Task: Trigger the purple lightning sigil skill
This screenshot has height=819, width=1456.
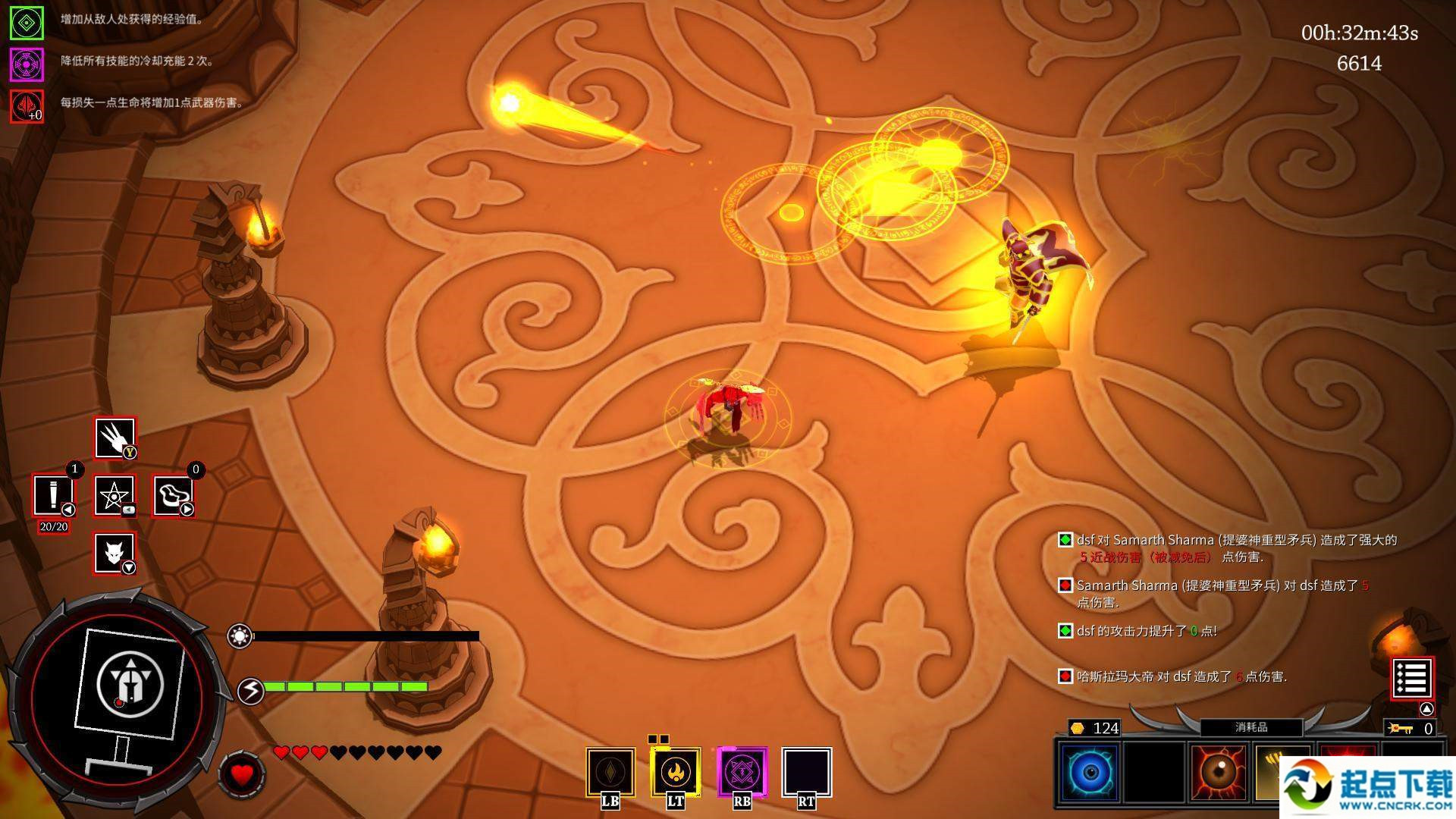Action: click(742, 773)
